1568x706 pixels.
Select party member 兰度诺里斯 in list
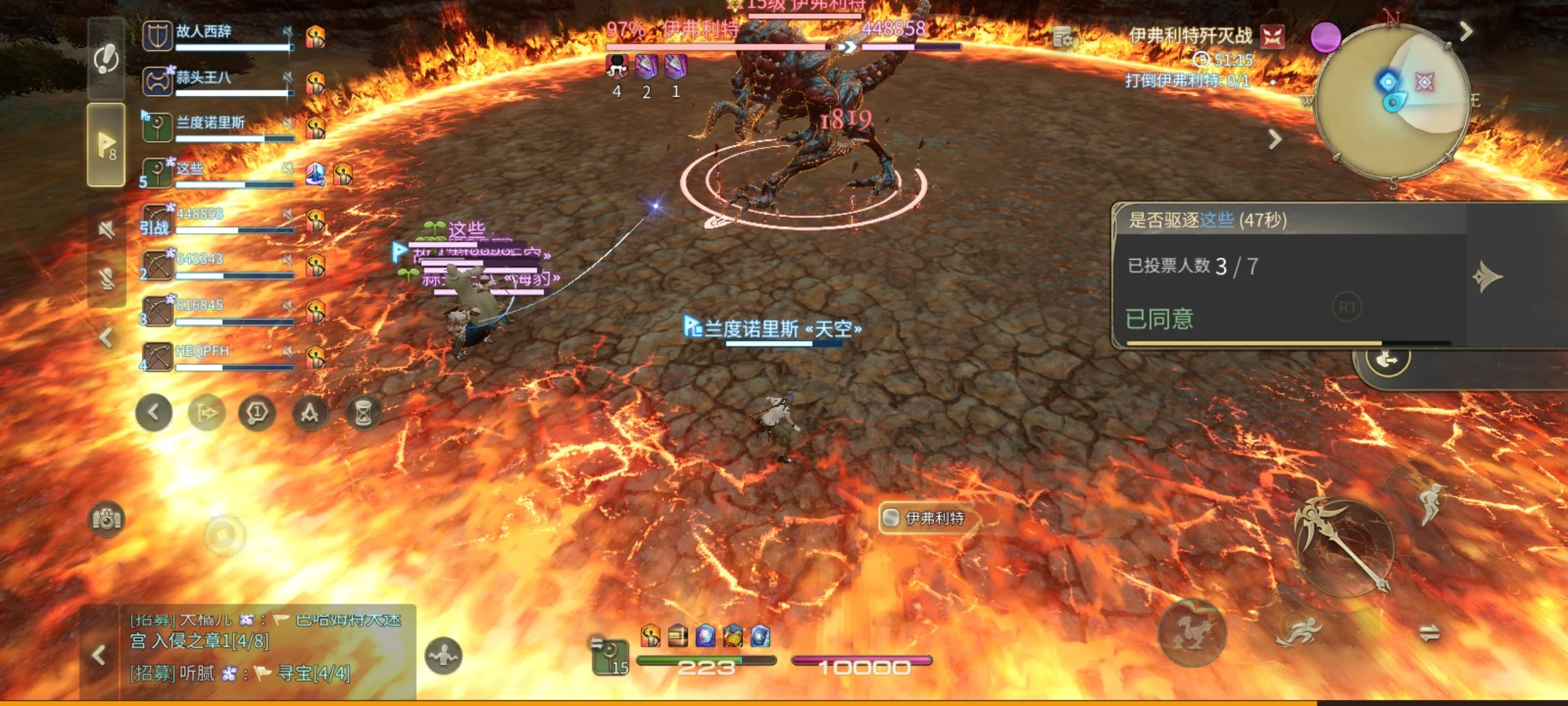coord(216,127)
